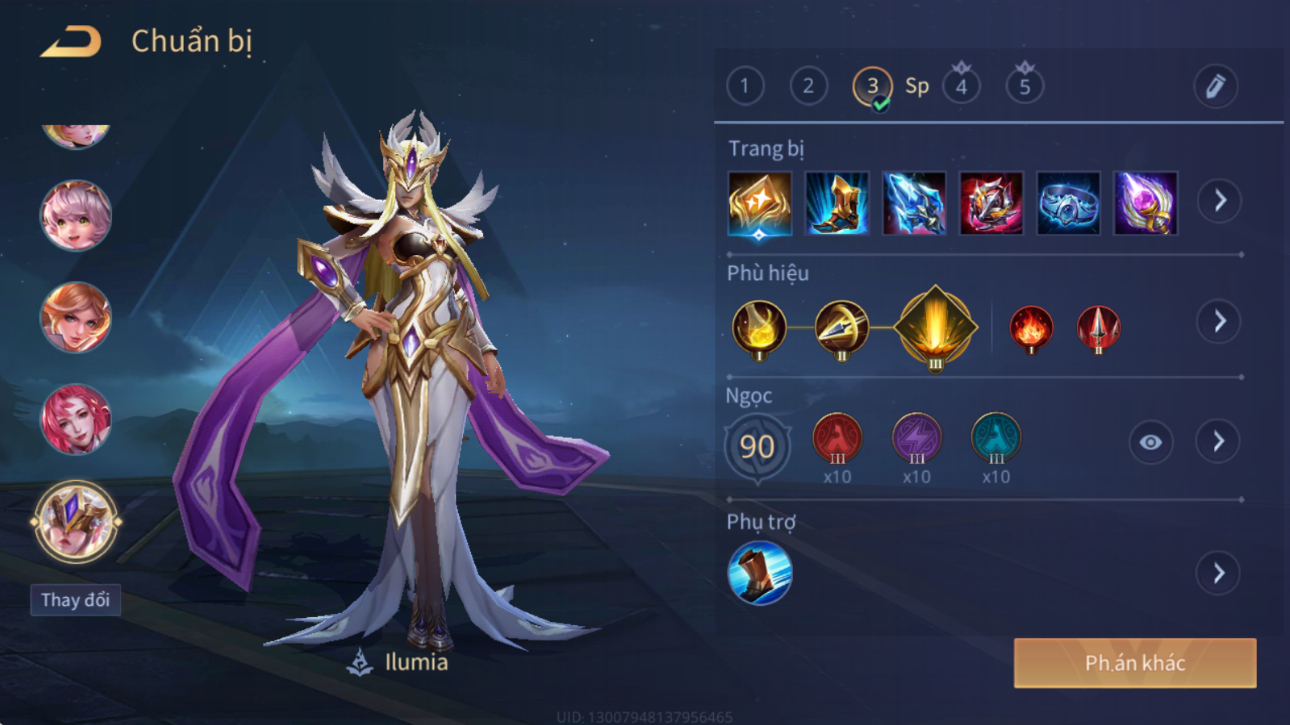Select the large golden tier III badge

(x=935, y=327)
